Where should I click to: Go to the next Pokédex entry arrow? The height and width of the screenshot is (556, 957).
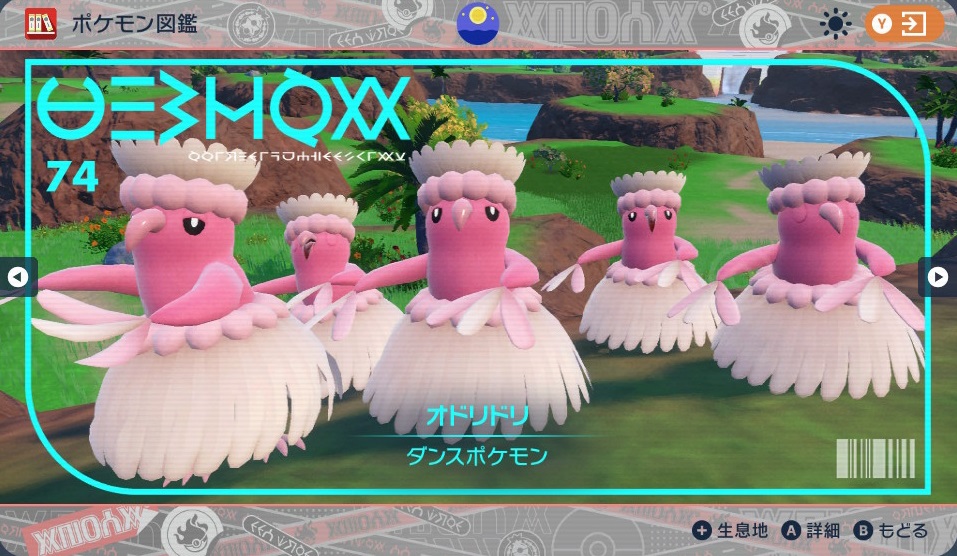(x=938, y=277)
